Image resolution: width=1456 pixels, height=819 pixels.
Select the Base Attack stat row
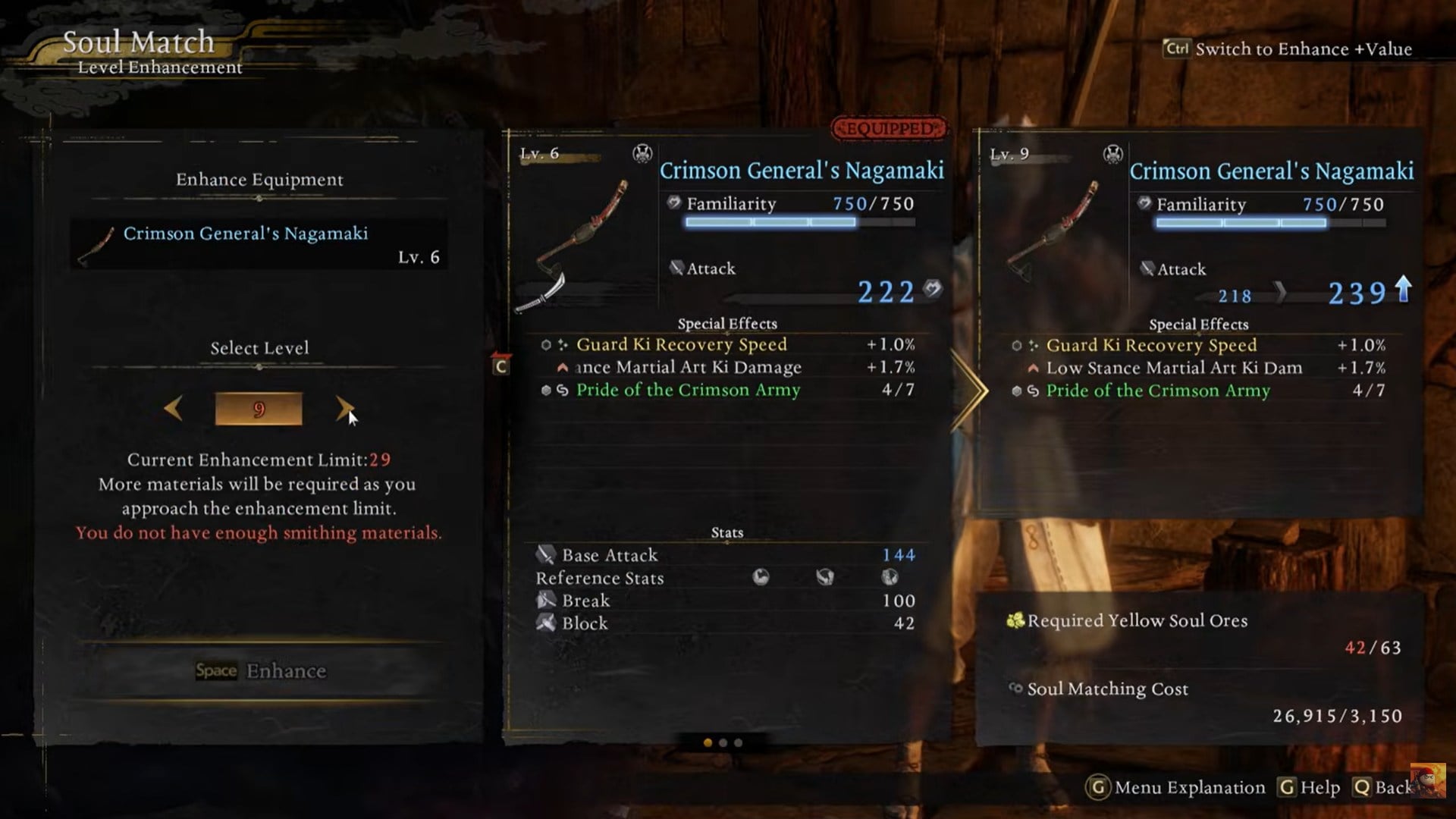point(726,555)
